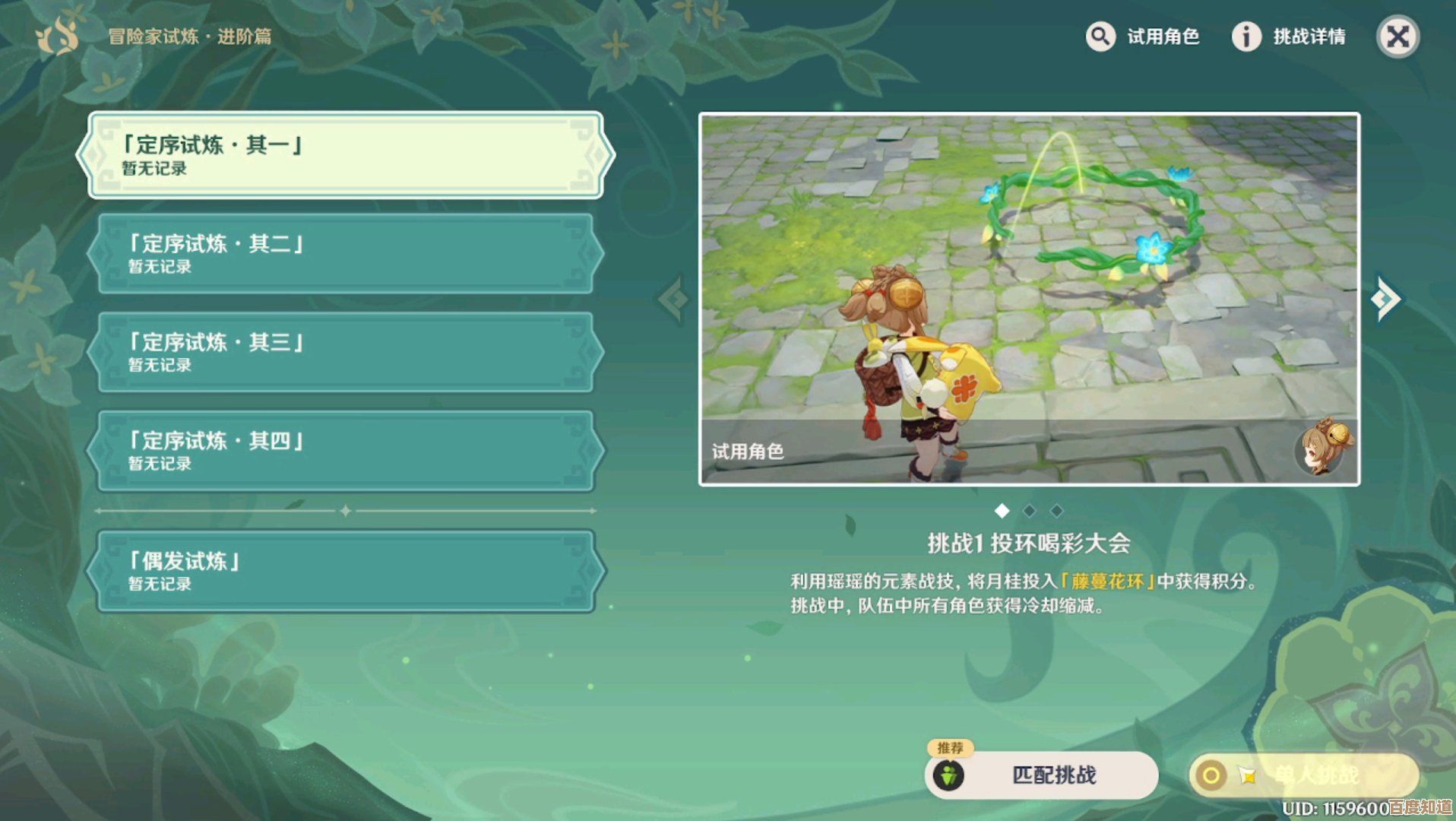Open 「定序试炼·其三」 trial entry

pos(346,352)
